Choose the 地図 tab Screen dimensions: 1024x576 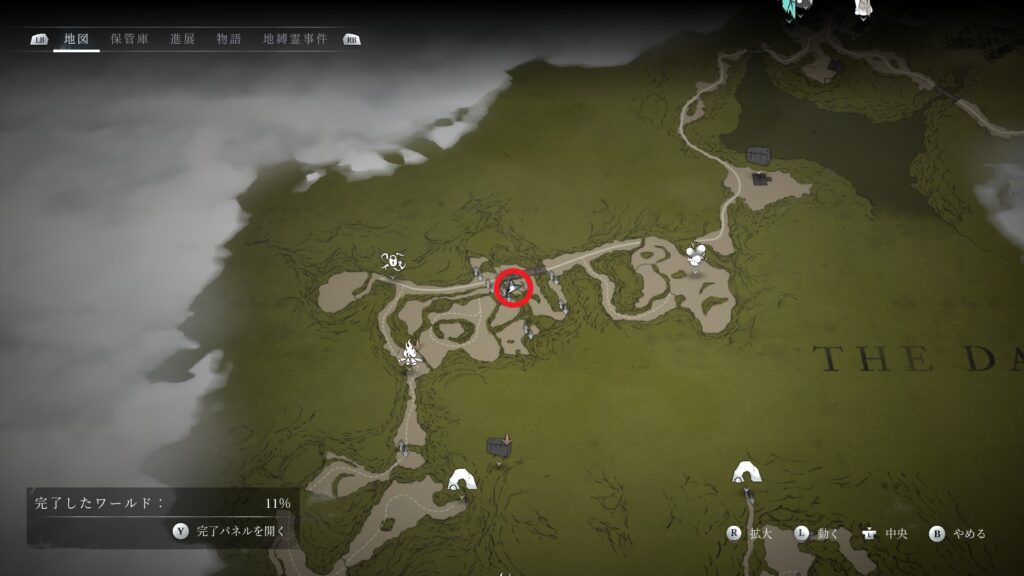[77, 39]
